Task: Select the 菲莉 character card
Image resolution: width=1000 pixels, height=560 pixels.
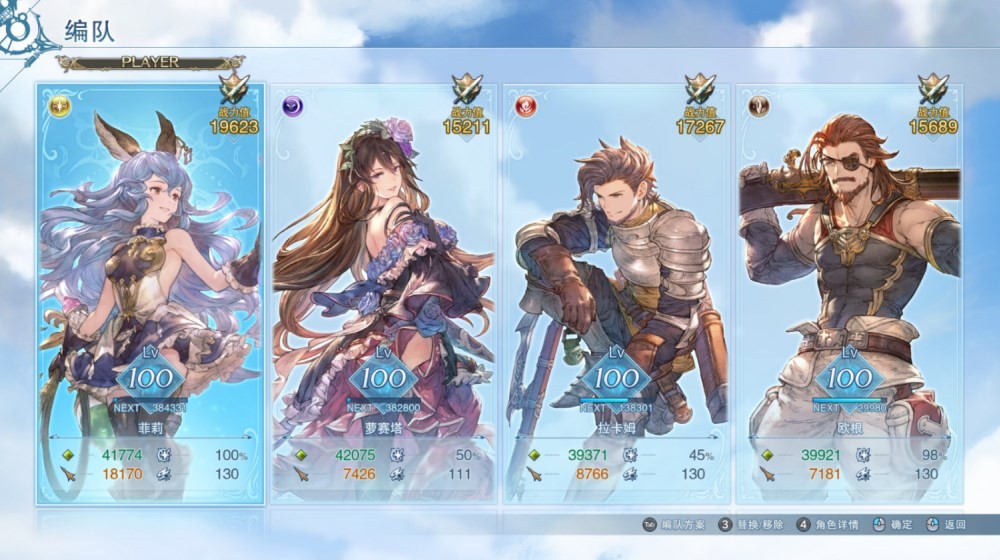Action: 151,290
